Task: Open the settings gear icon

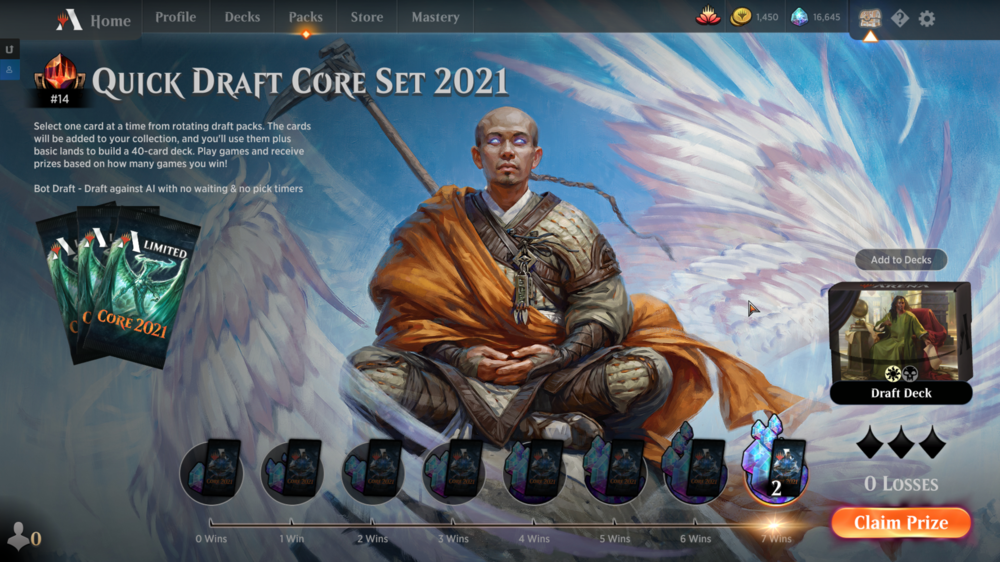Action: [x=927, y=18]
